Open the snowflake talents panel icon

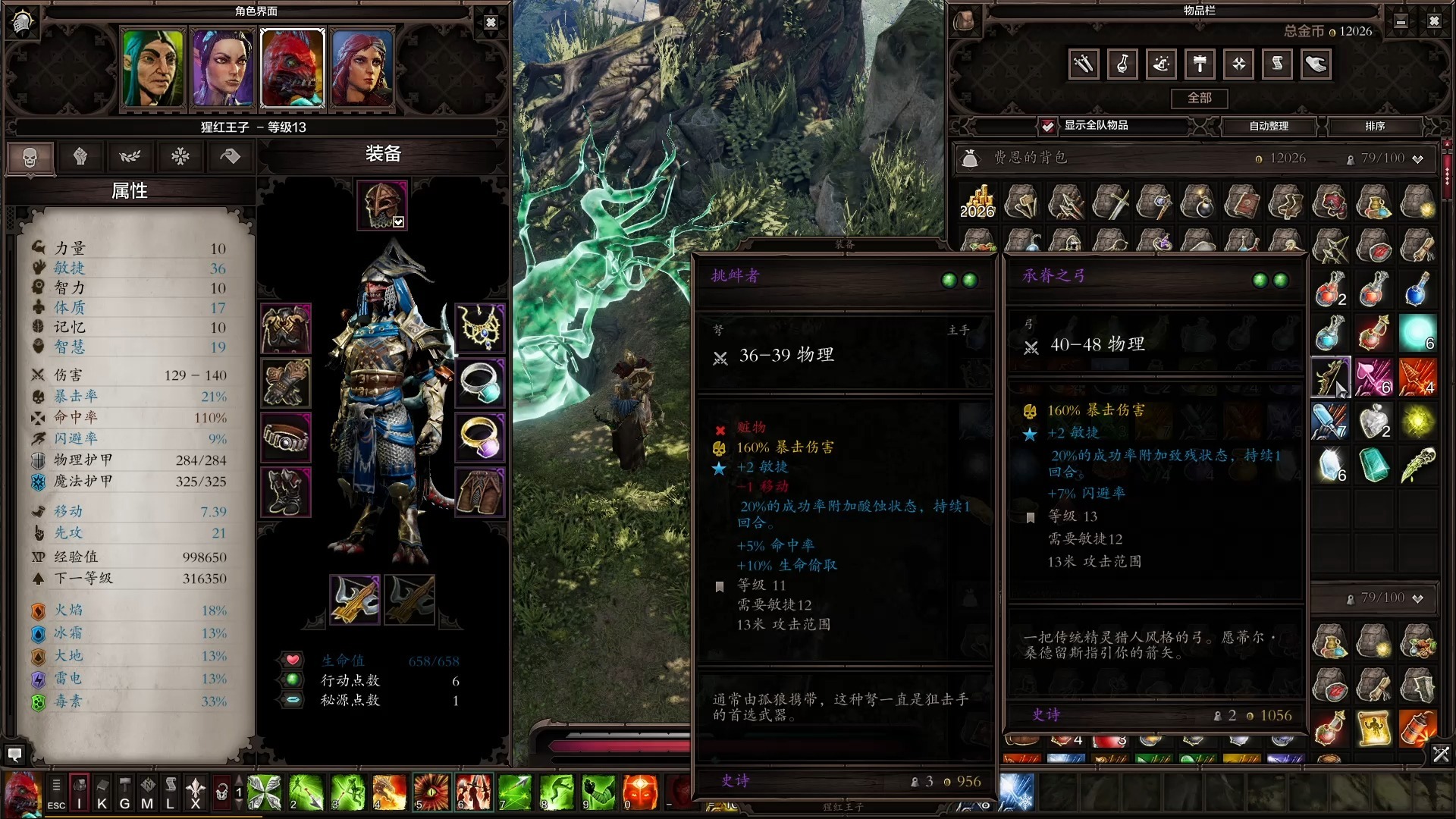pos(180,156)
